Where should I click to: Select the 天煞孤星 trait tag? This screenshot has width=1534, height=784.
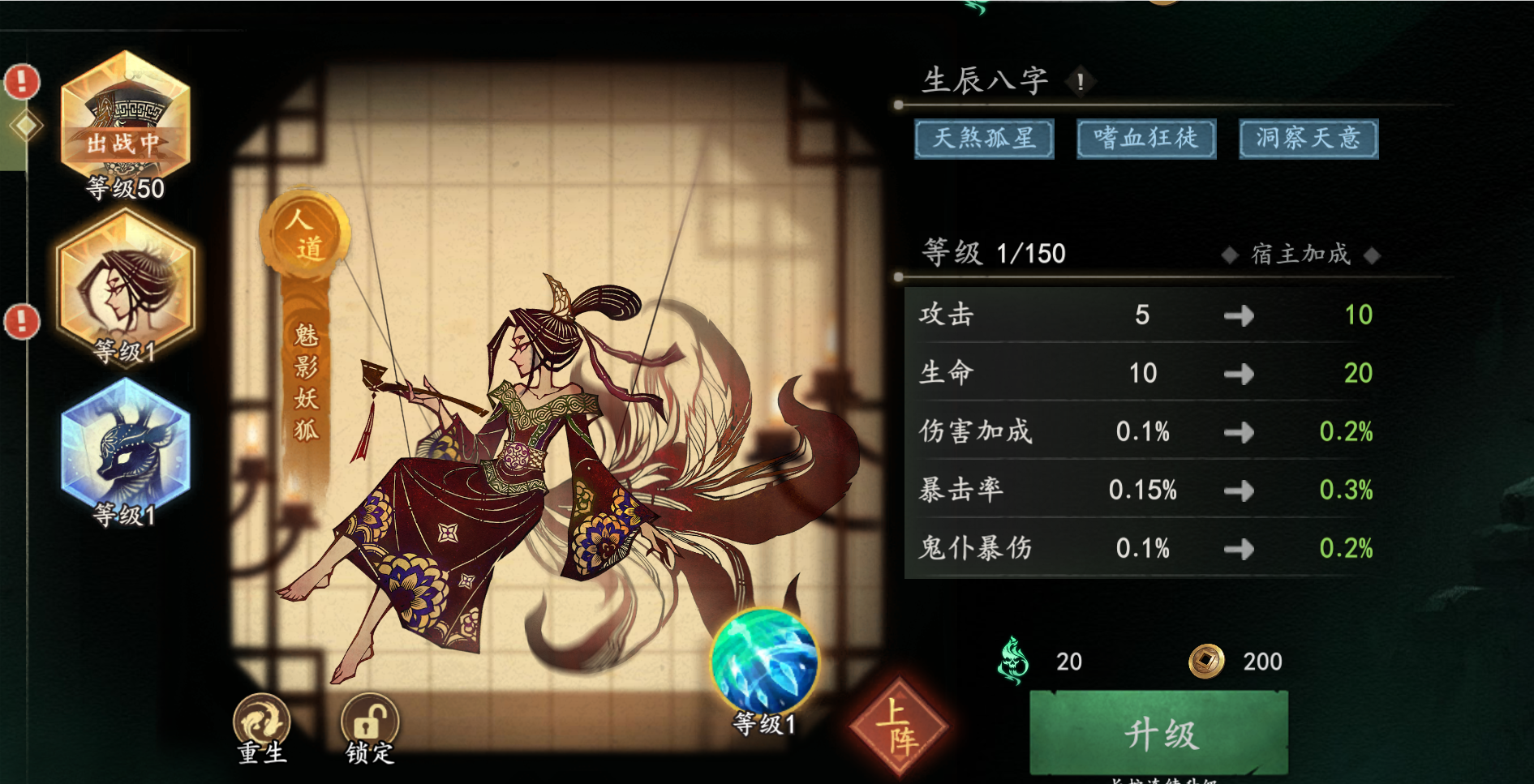click(985, 138)
